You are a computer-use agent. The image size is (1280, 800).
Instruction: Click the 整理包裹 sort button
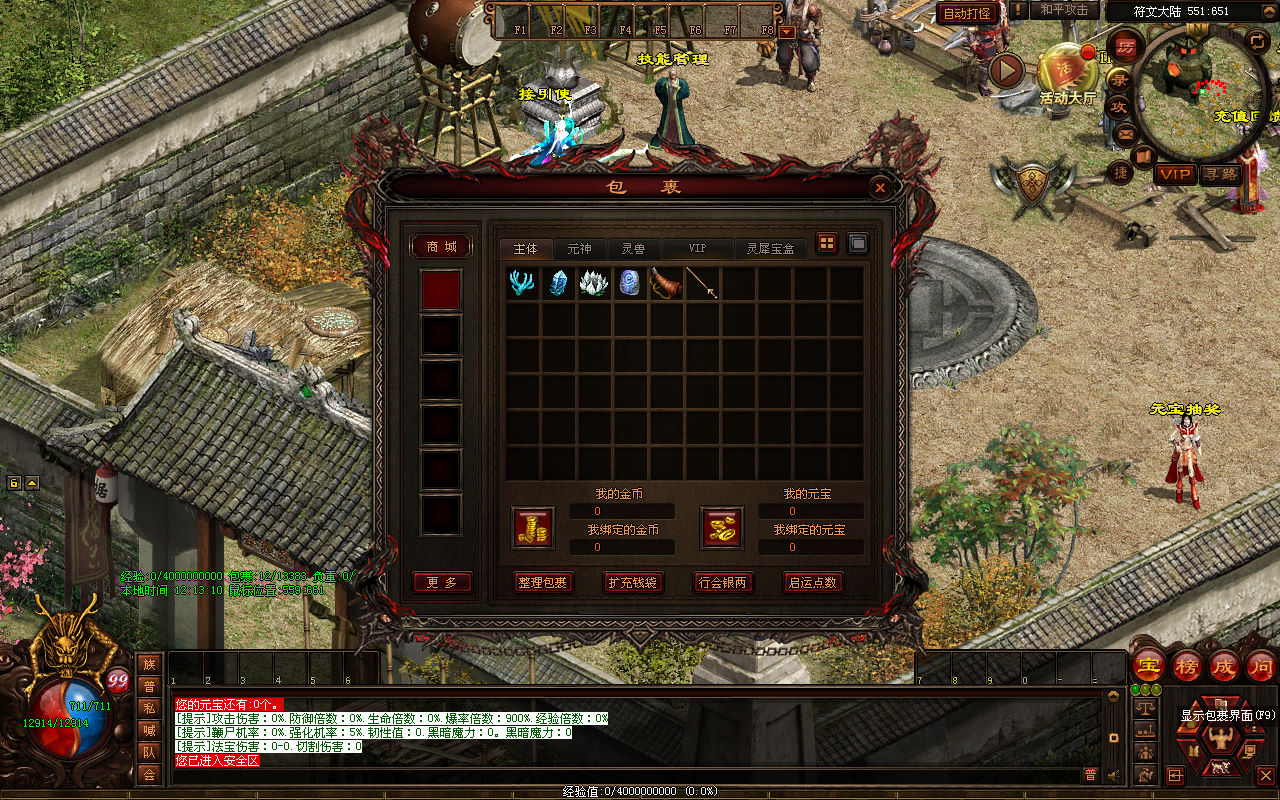(x=543, y=582)
